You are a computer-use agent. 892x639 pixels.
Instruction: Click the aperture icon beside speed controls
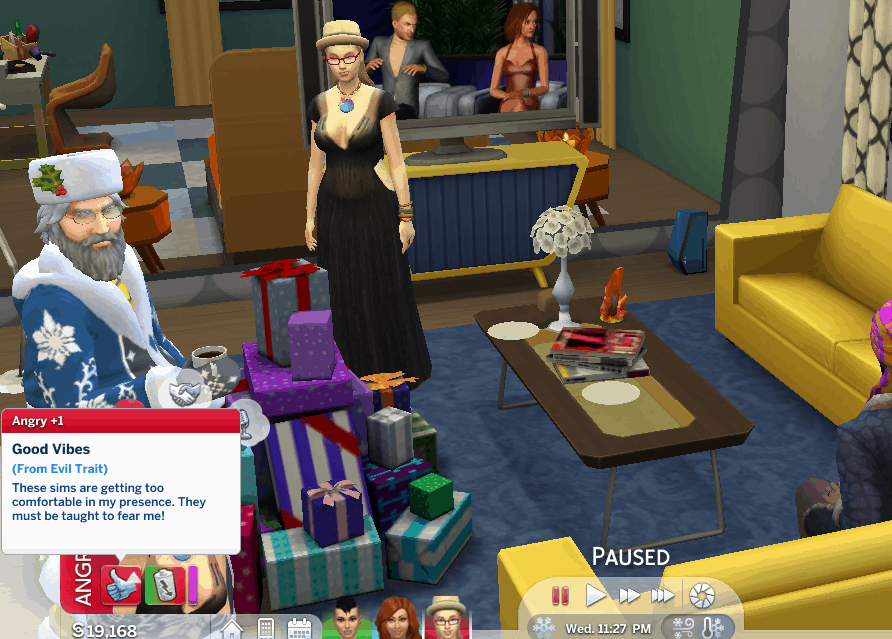pyautogui.click(x=702, y=596)
